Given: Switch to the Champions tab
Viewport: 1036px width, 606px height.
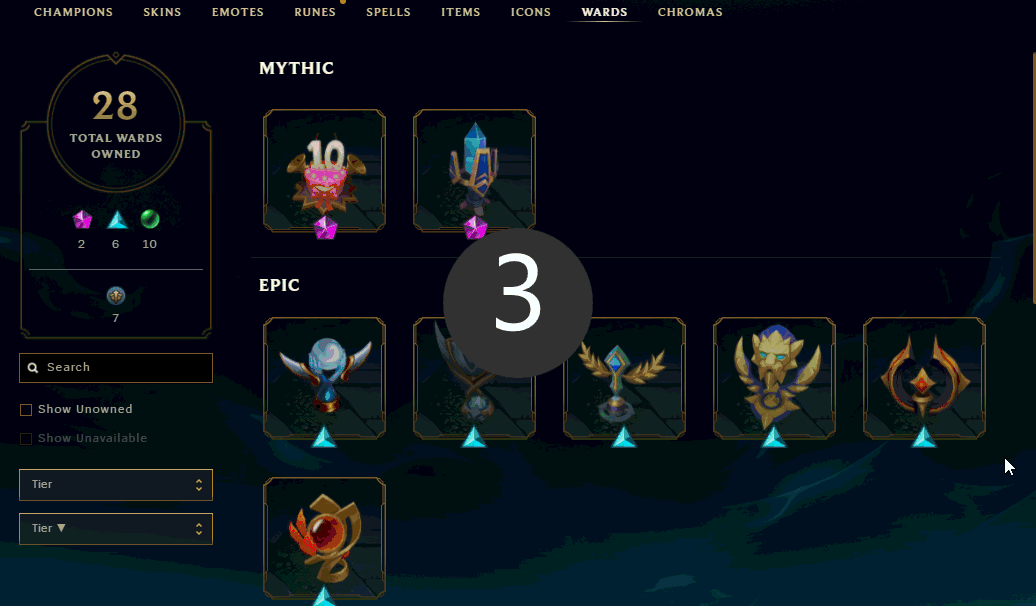Looking at the screenshot, I should [x=73, y=13].
